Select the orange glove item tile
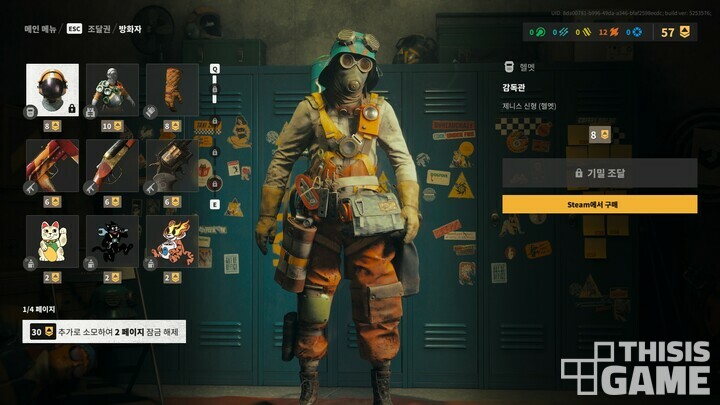The image size is (720, 405). coord(172,91)
